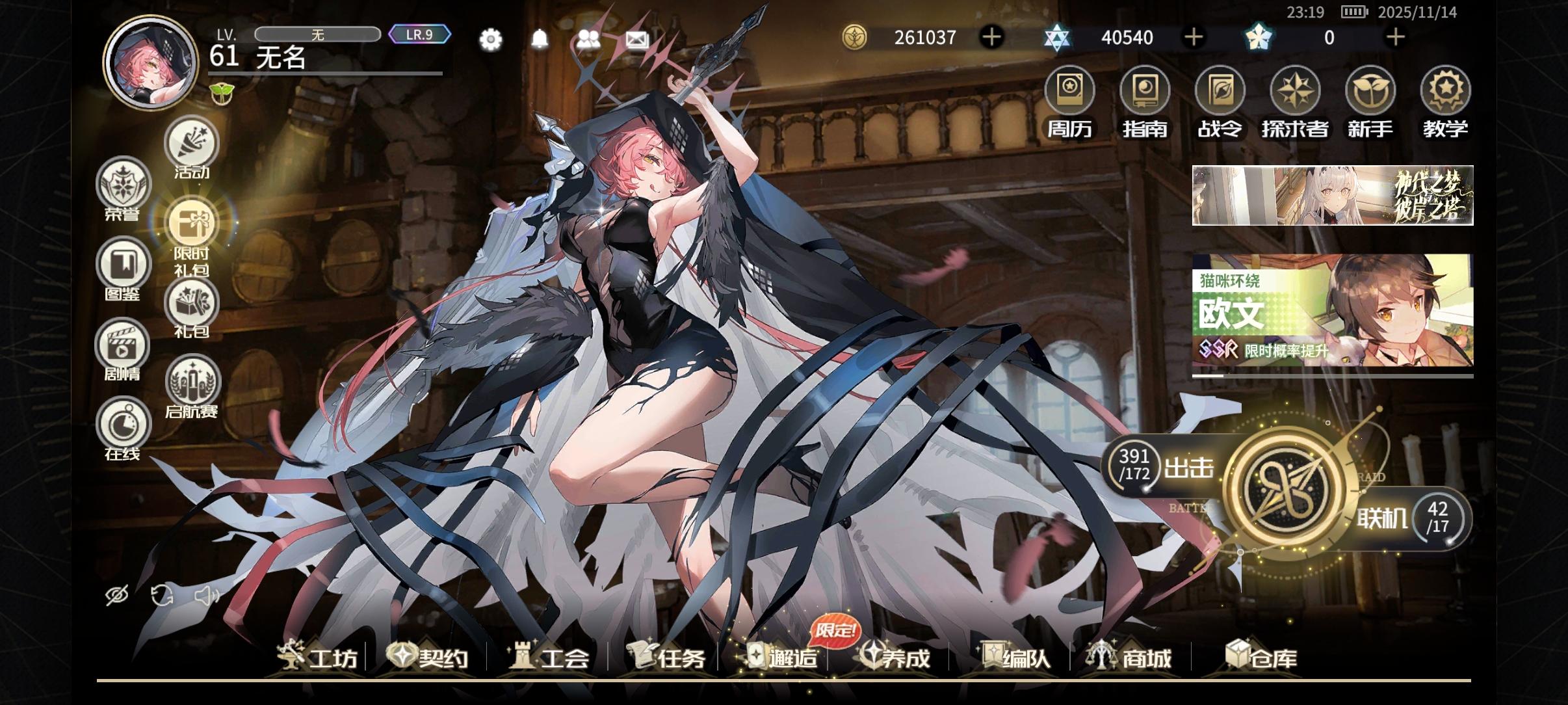Screen dimensions: 1568x705
Task: Open the 周历 weekly calendar panel
Action: (x=1070, y=91)
